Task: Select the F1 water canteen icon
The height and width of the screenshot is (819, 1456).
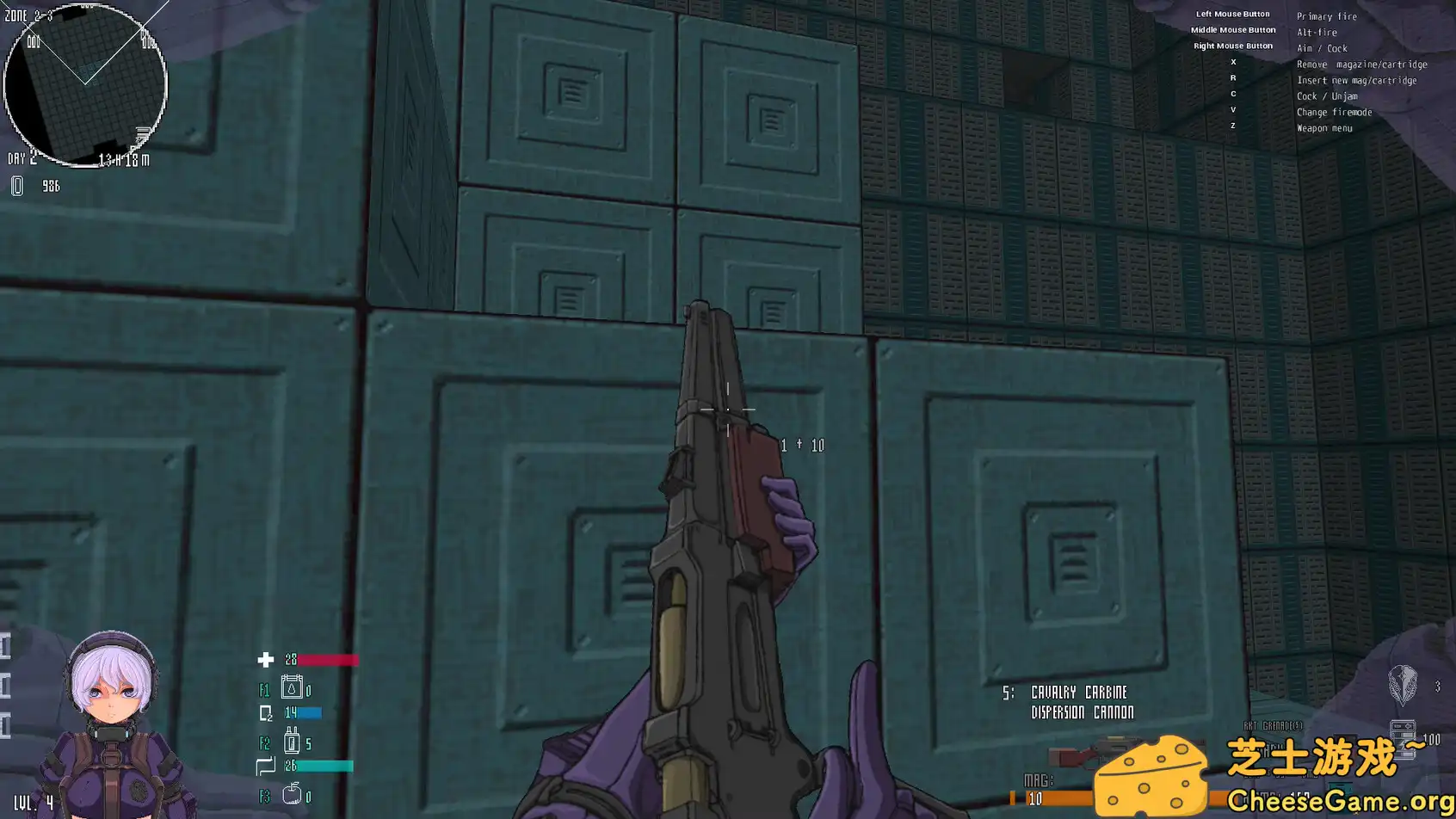Action: (x=293, y=687)
